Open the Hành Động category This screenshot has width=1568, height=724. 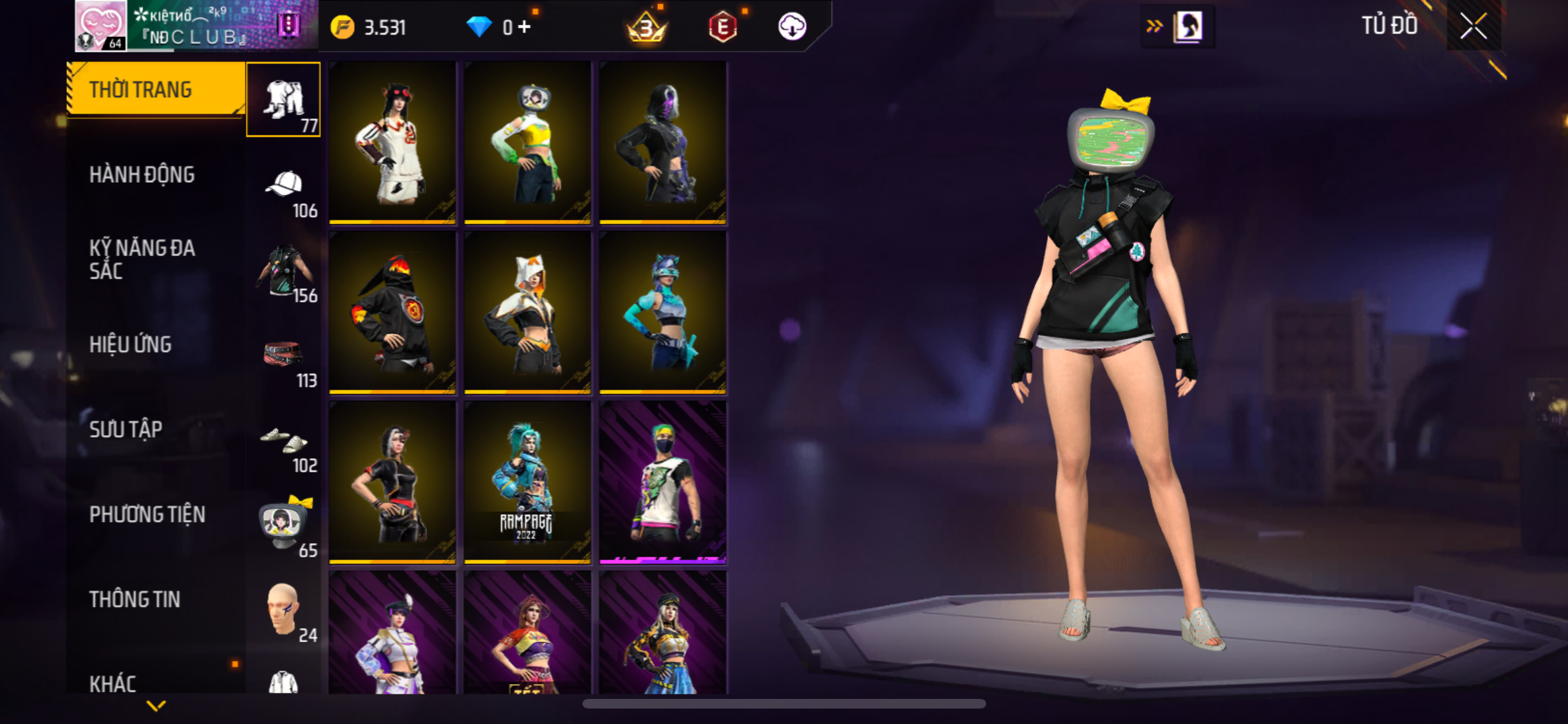tap(142, 174)
